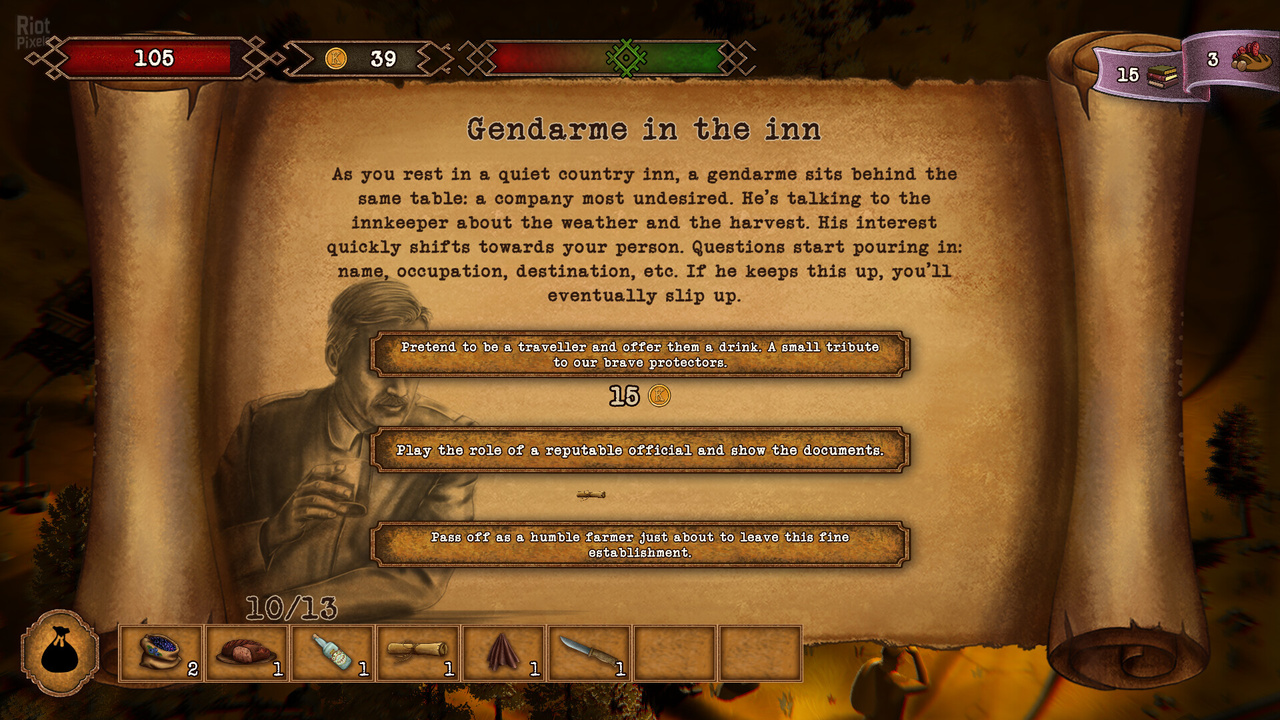Pick the folded dark cloth item

tap(504, 654)
